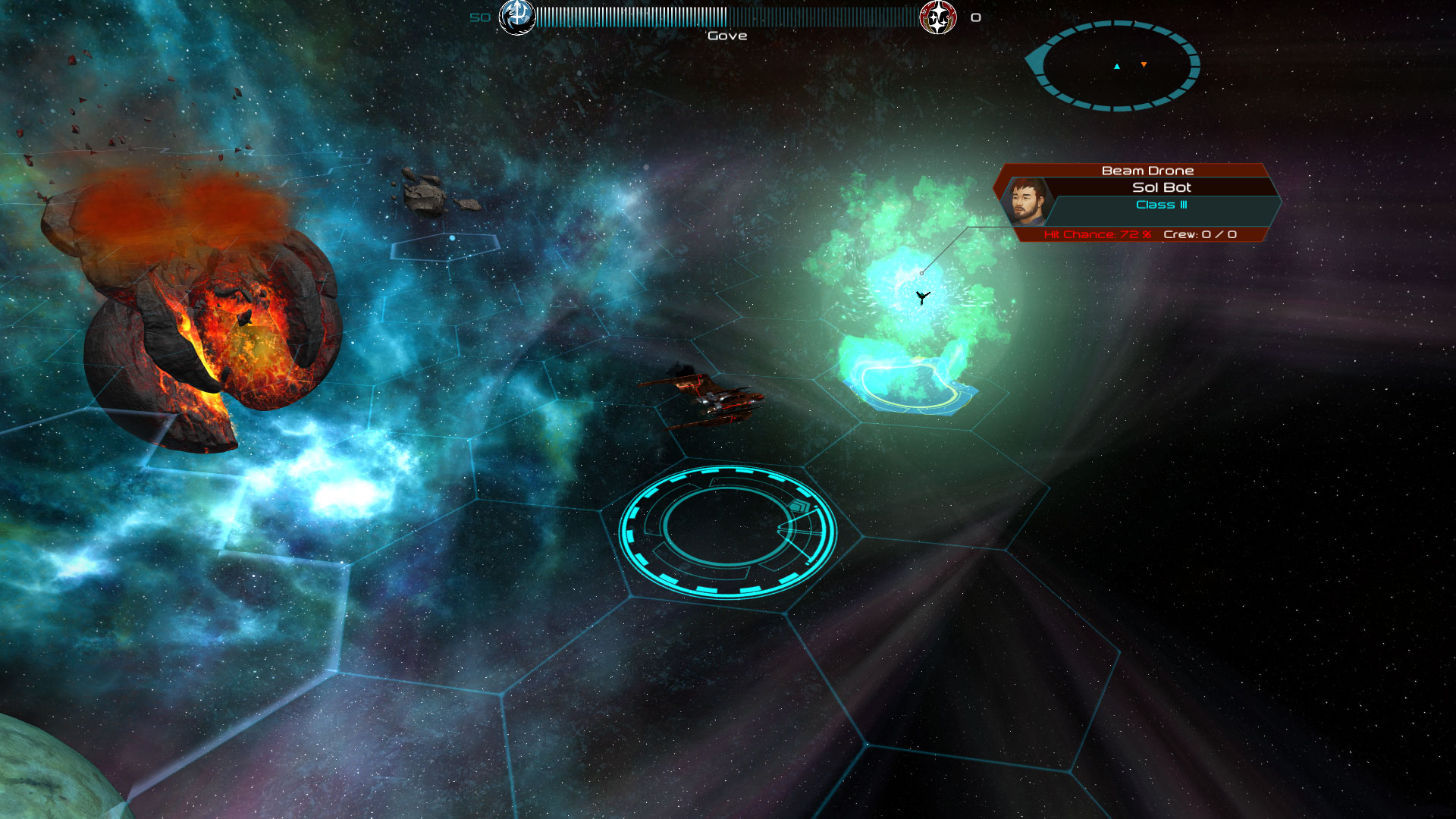
Task: Click the orange triangle marker on the radar
Action: (x=1143, y=66)
